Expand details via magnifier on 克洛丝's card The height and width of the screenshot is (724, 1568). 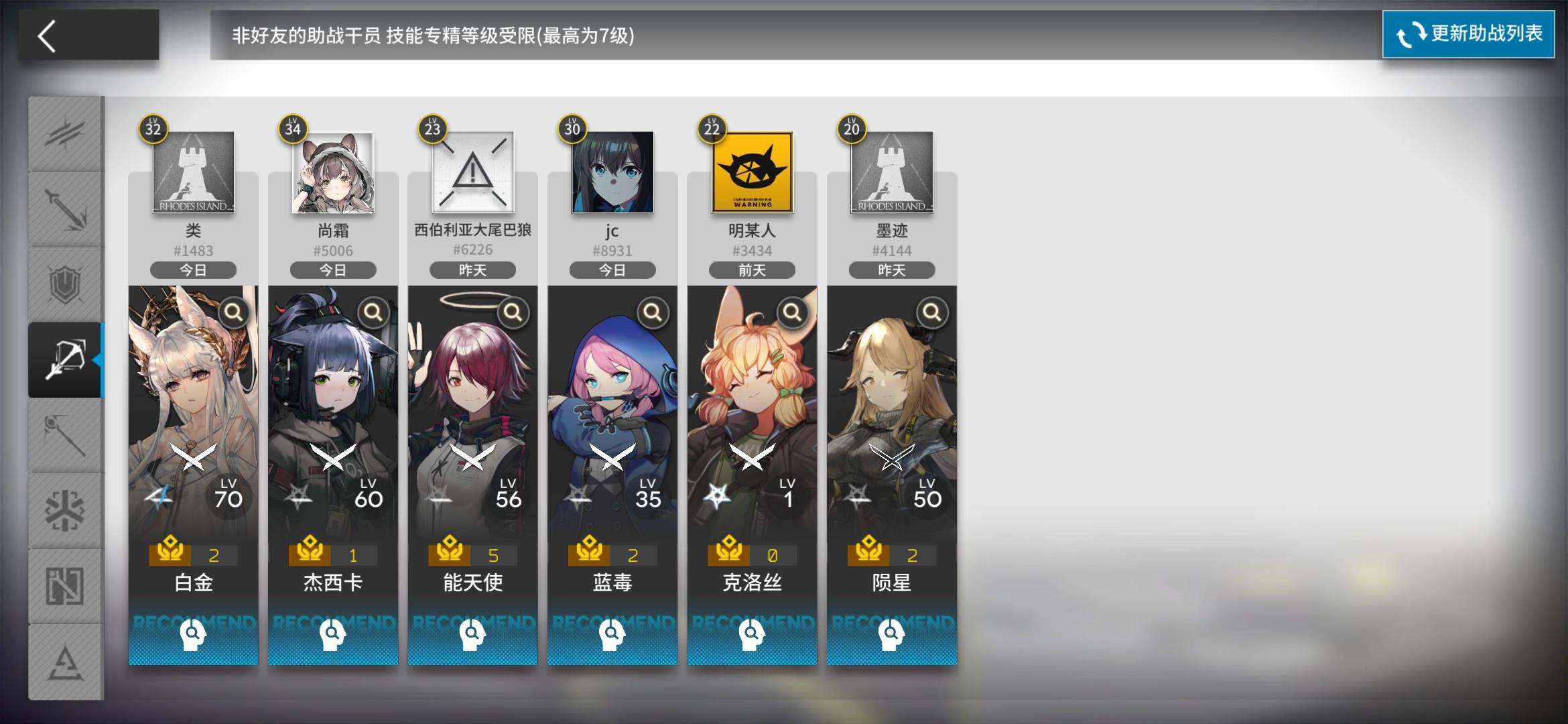(x=792, y=313)
